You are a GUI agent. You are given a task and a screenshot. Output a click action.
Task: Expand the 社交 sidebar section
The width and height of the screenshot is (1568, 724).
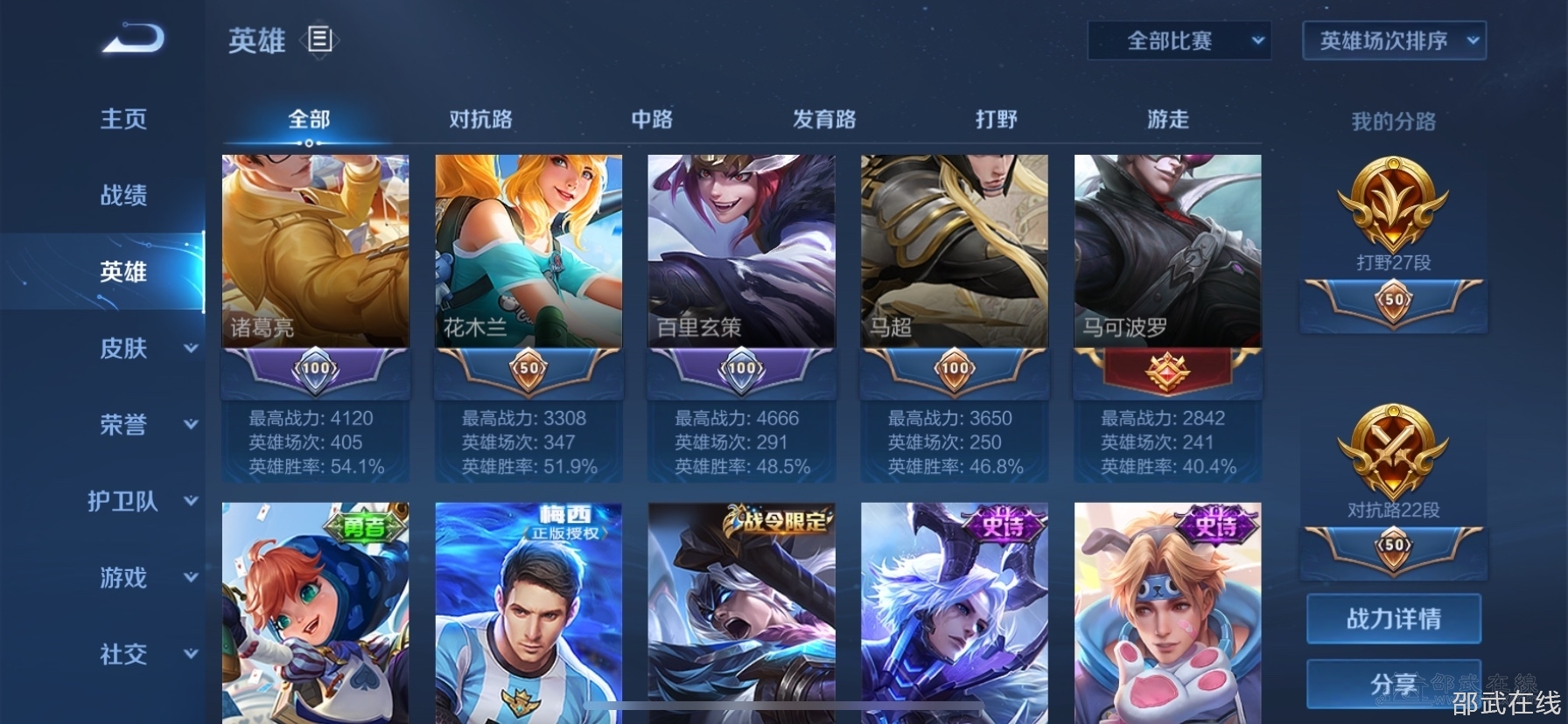[x=122, y=654]
